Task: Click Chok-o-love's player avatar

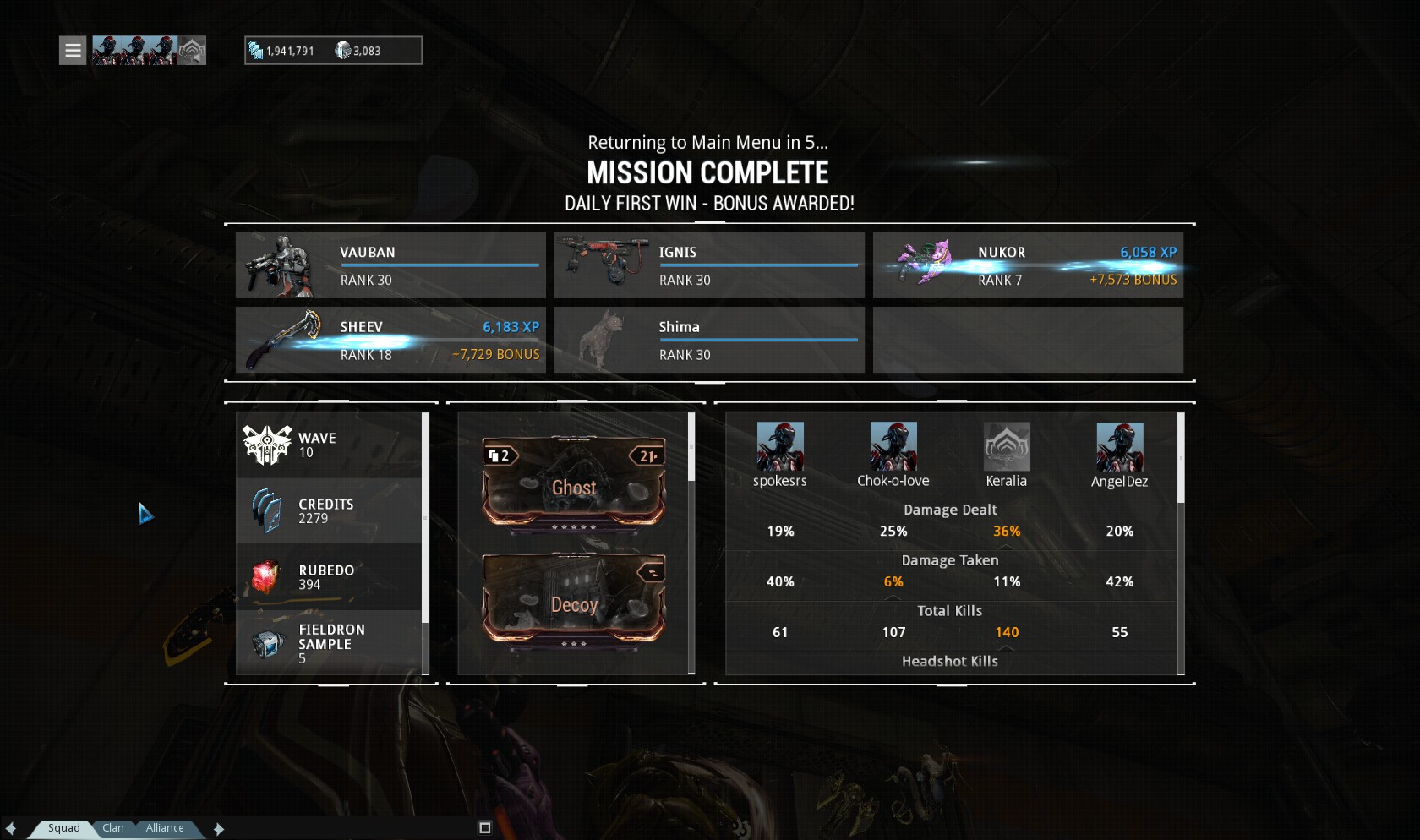Action: (x=893, y=446)
